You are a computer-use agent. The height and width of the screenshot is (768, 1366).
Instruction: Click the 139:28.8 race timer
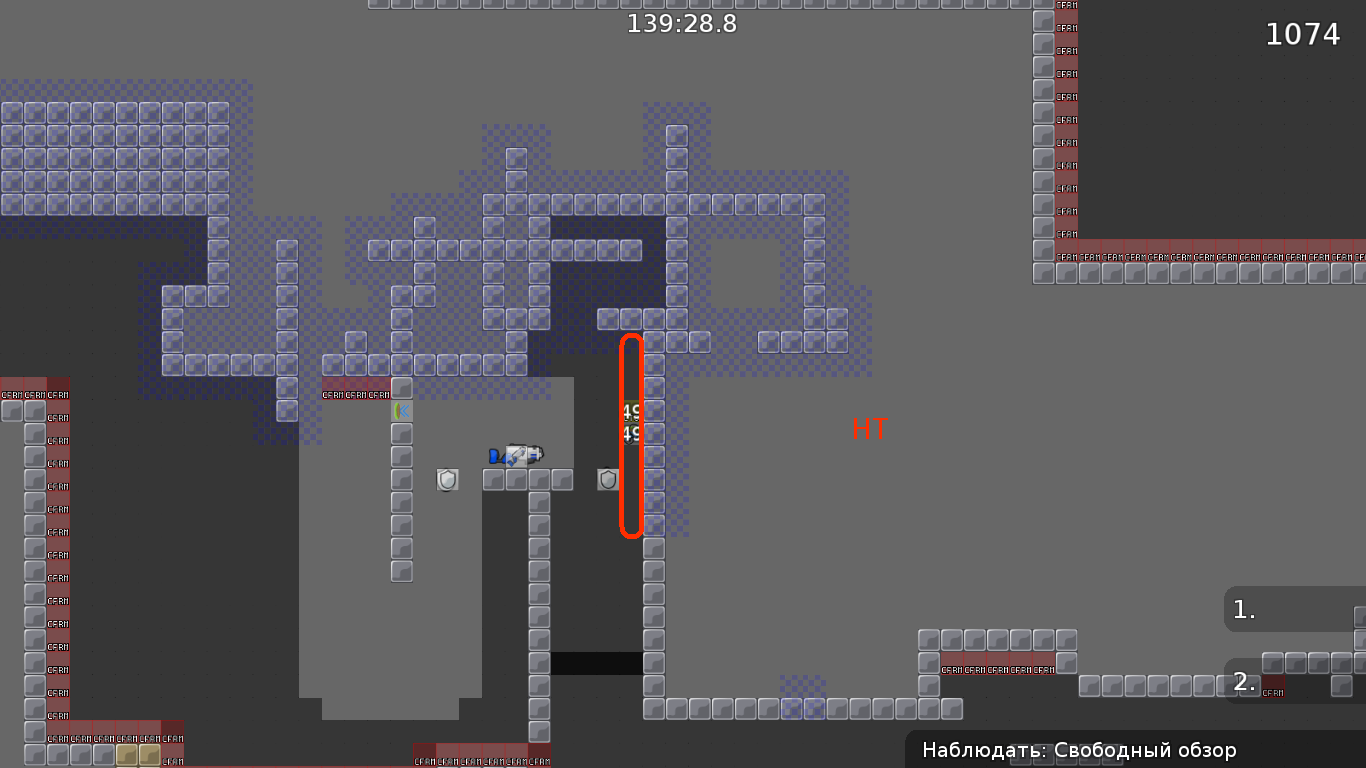point(681,23)
